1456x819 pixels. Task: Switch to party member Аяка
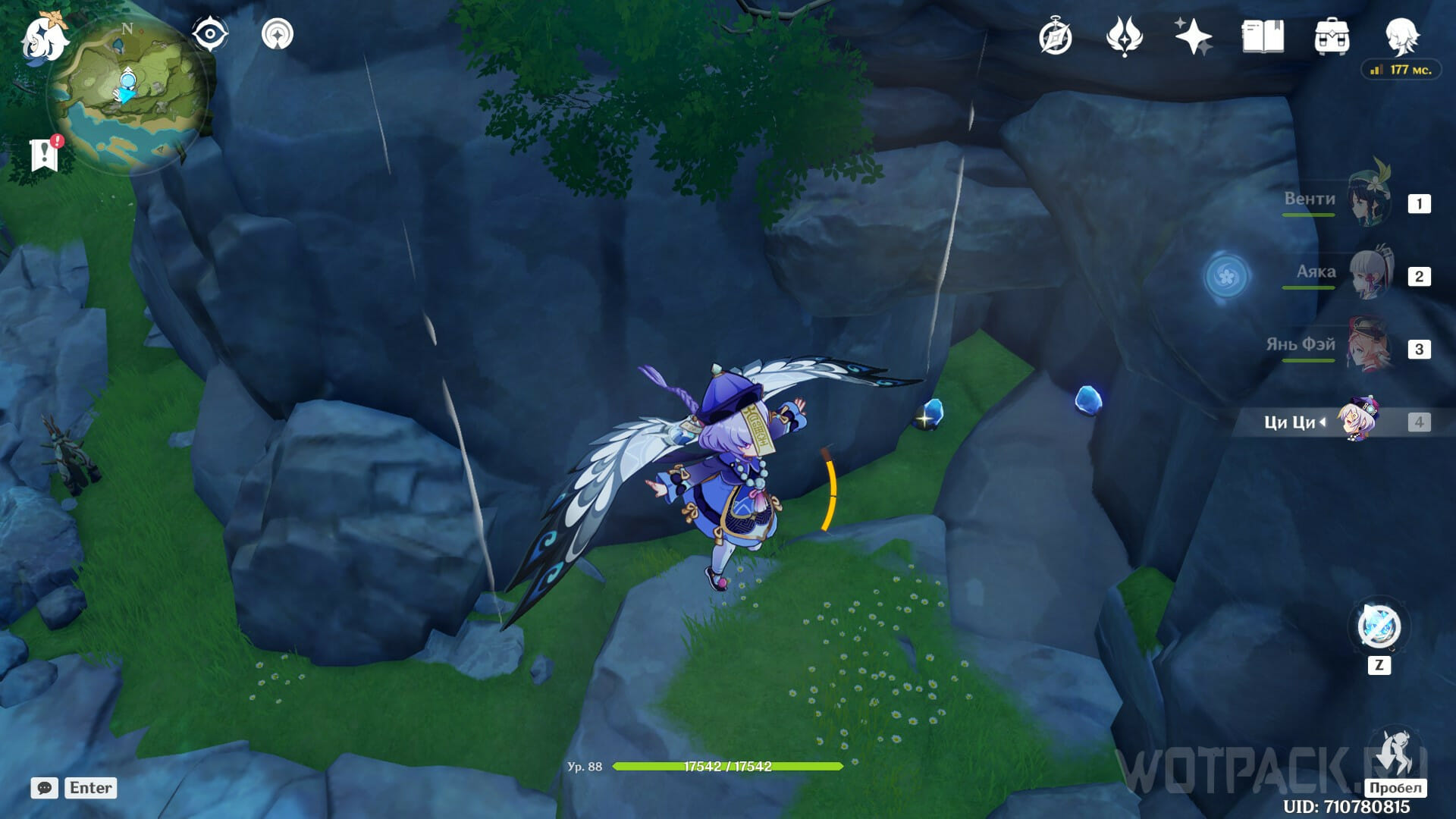pyautogui.click(x=1371, y=273)
